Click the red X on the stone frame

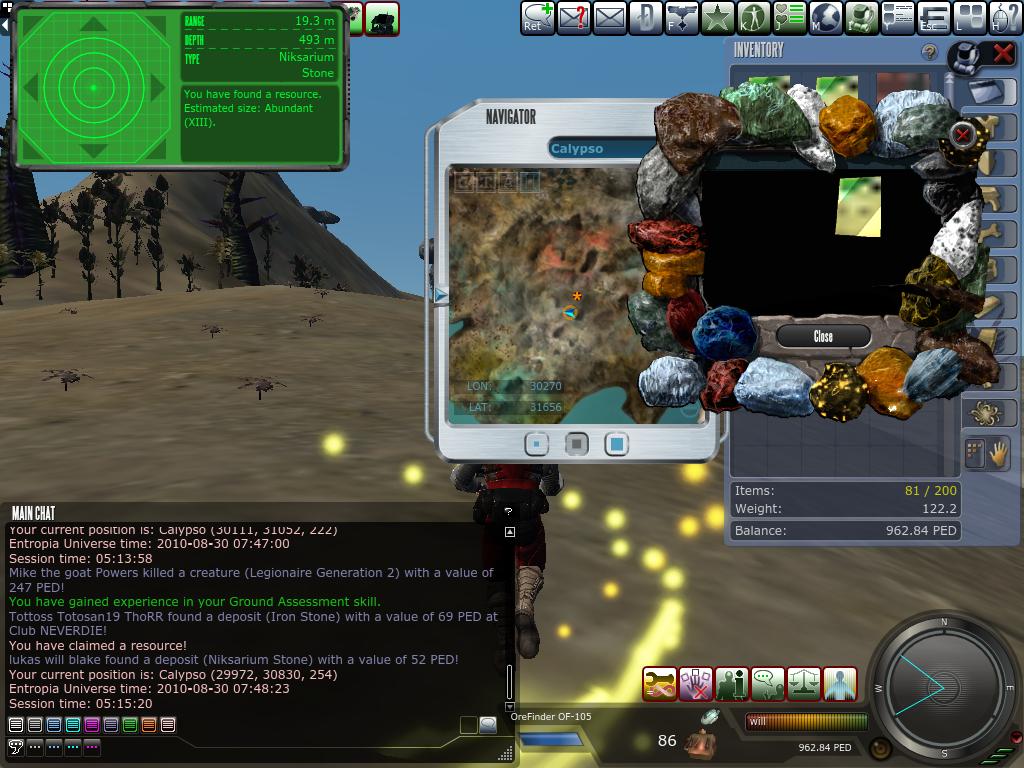pos(962,134)
